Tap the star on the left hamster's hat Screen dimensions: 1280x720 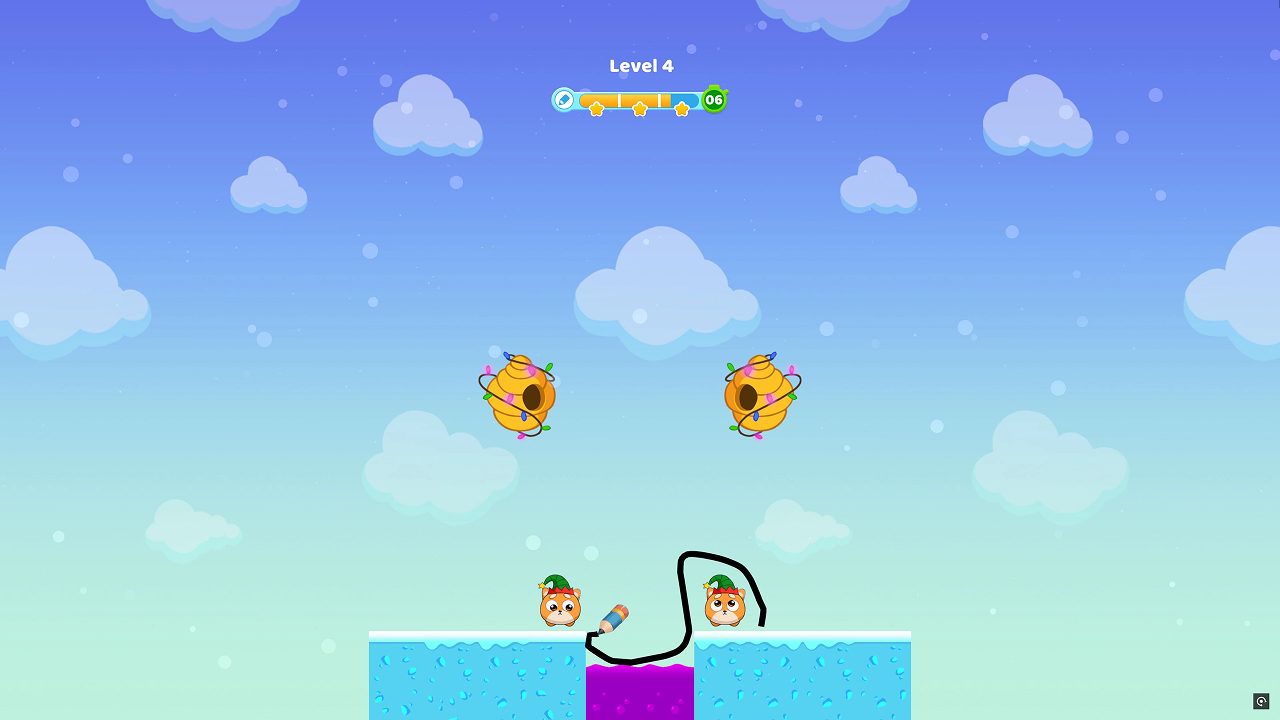[542, 585]
